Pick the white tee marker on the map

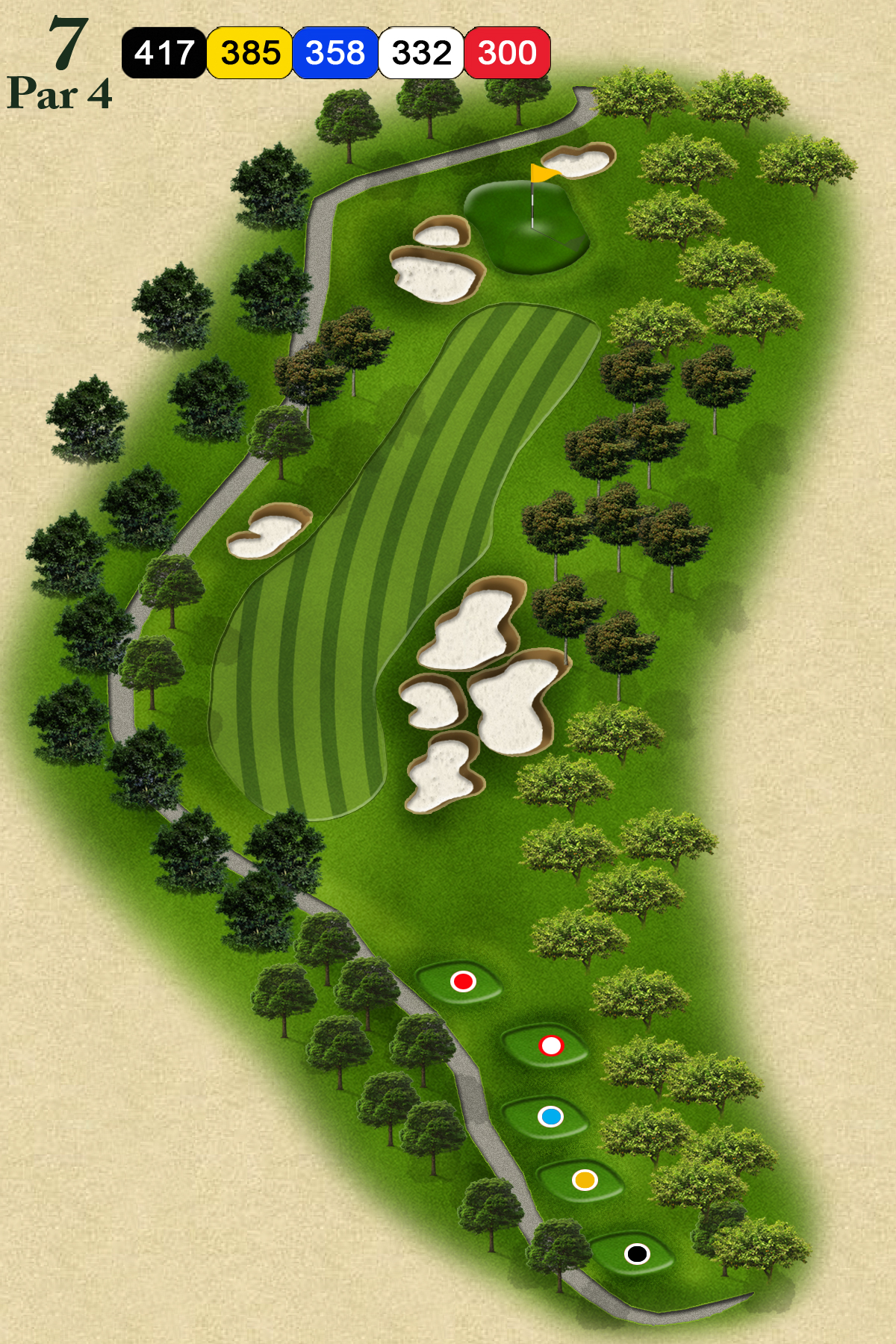[551, 1046]
